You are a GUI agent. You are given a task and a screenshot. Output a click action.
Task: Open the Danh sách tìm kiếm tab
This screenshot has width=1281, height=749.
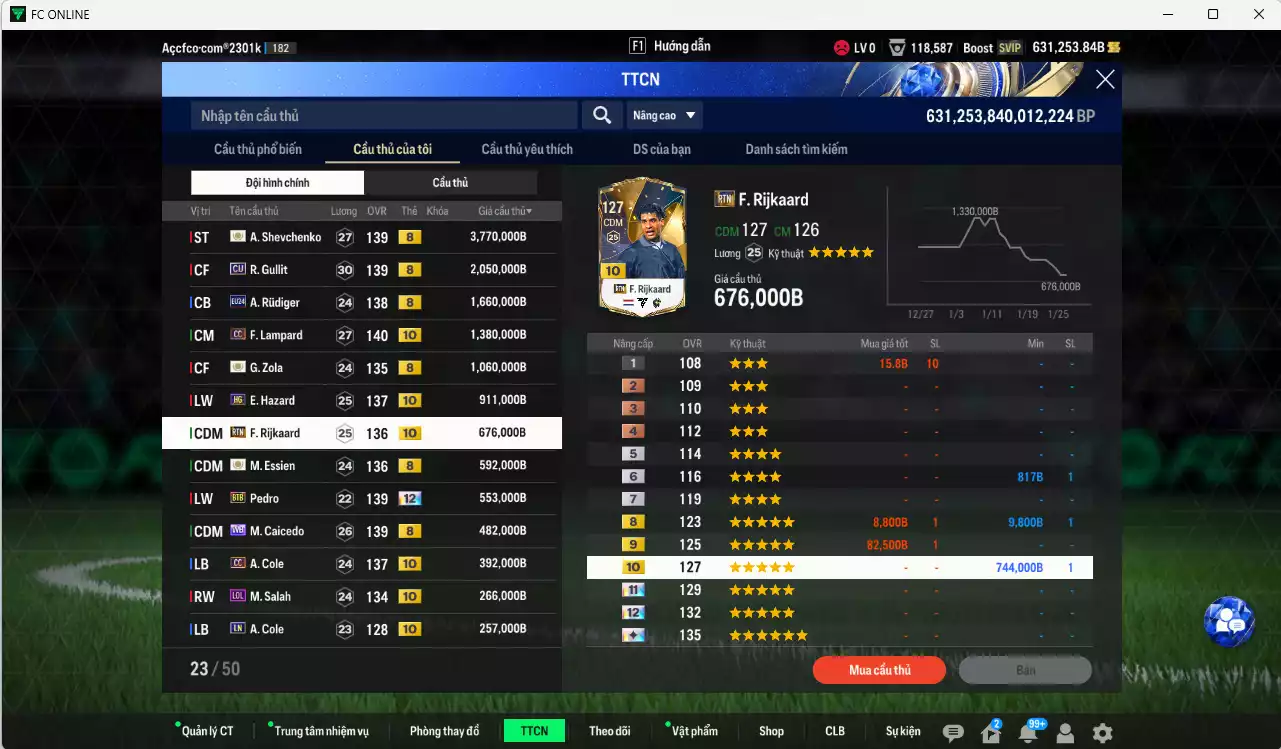tap(798, 149)
